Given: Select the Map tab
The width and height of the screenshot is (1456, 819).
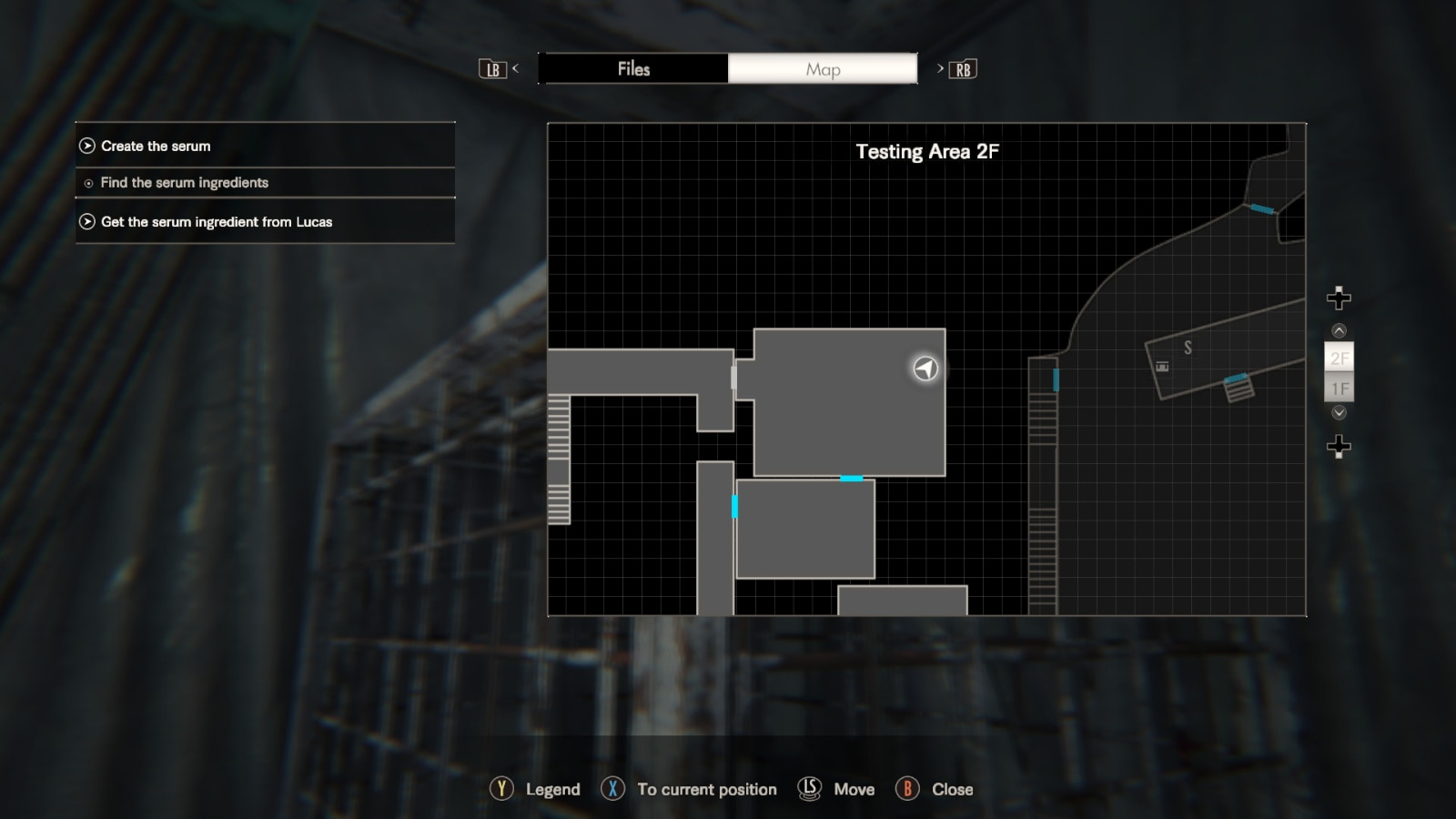Looking at the screenshot, I should [823, 69].
